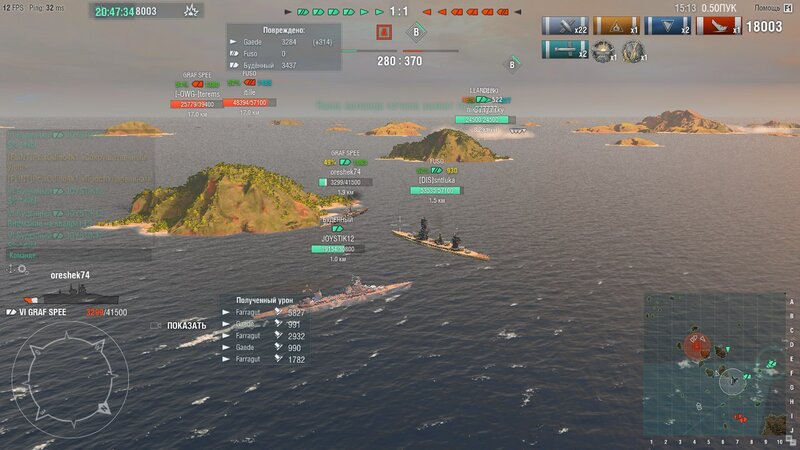
Task: Click the red square base icon at top
Action: [383, 33]
